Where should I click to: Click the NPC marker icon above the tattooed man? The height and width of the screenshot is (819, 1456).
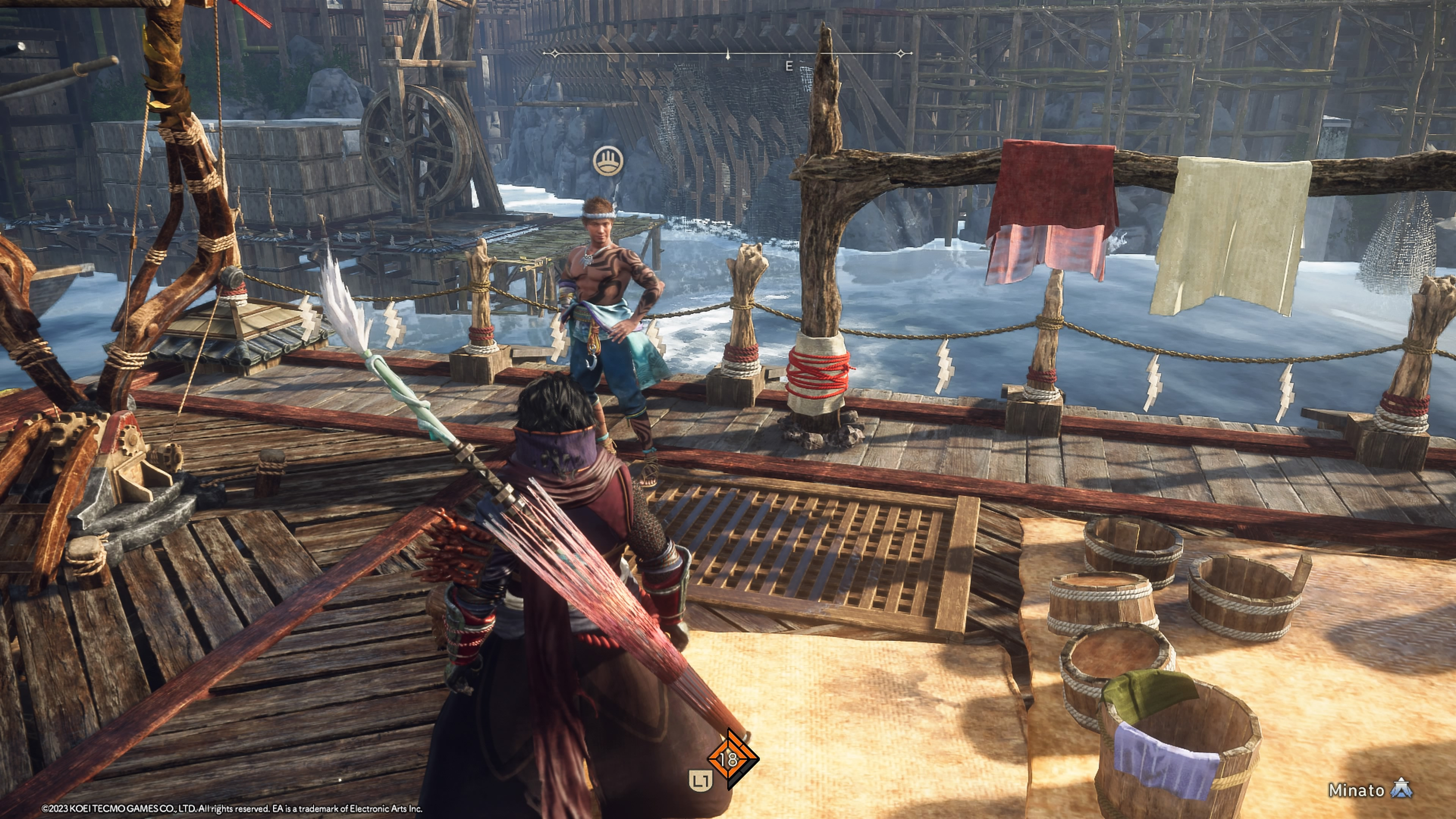click(x=608, y=161)
